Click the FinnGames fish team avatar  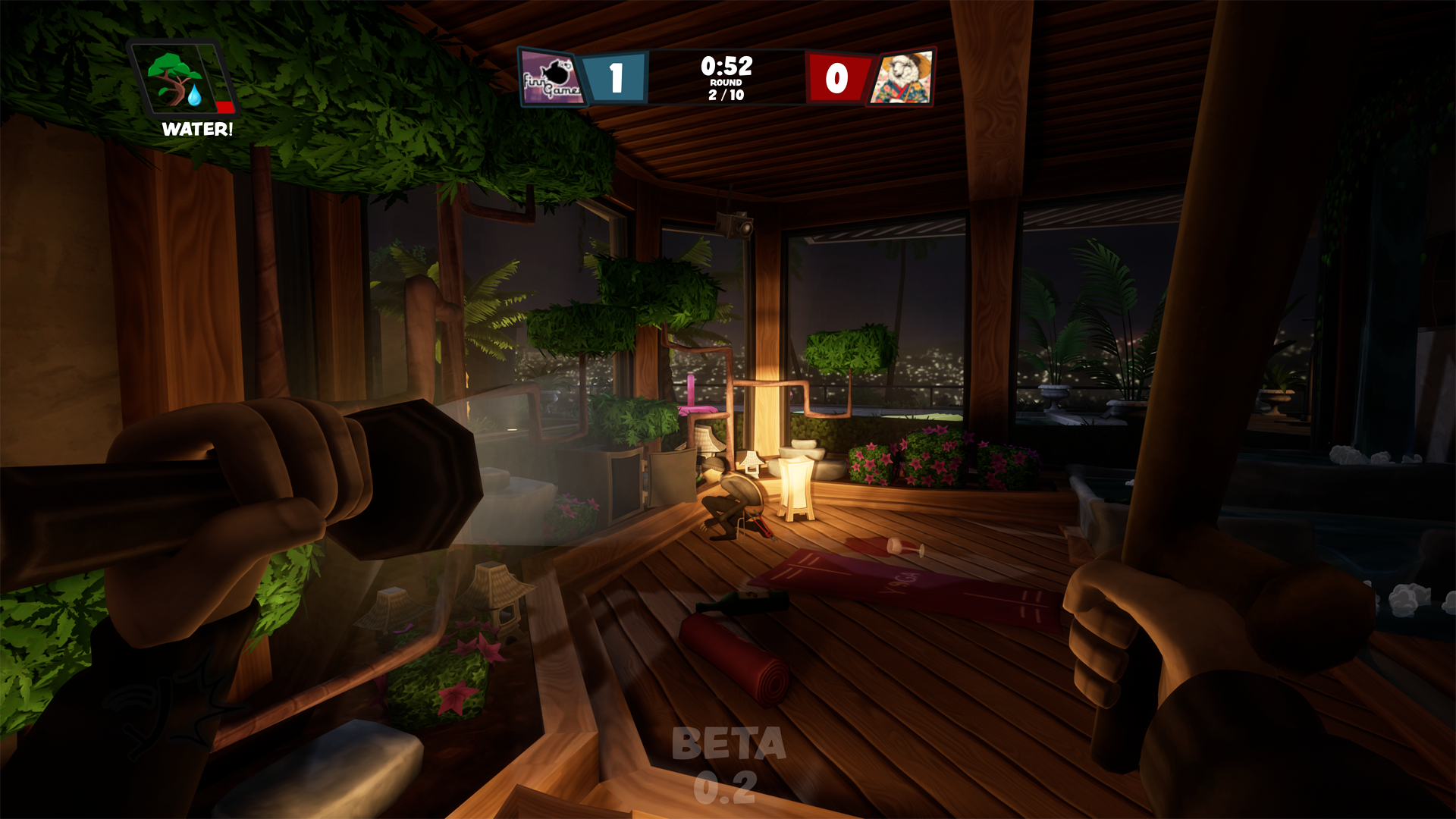click(551, 76)
